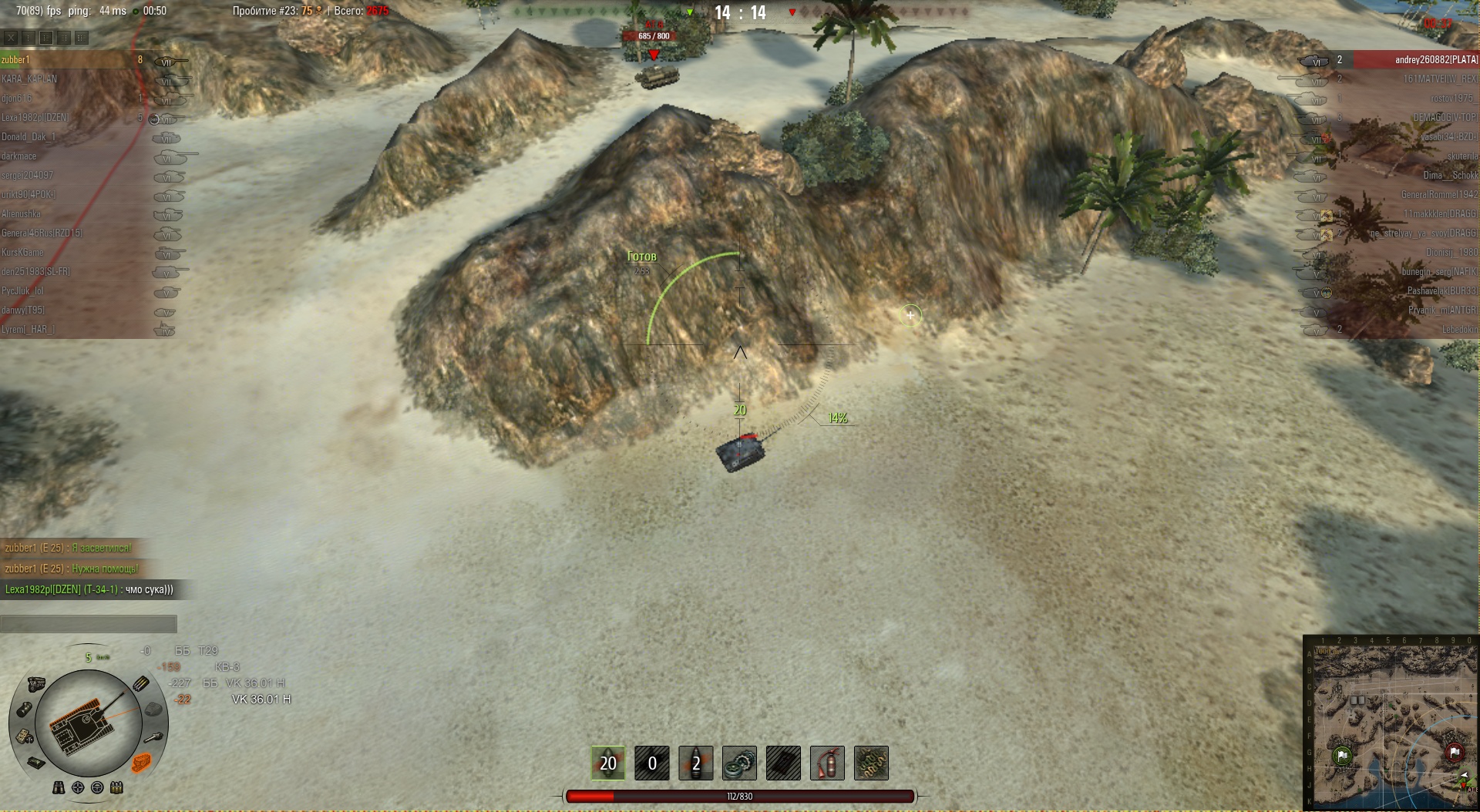Open the minimap
Image resolution: width=1480 pixels, height=812 pixels.
point(1391,723)
